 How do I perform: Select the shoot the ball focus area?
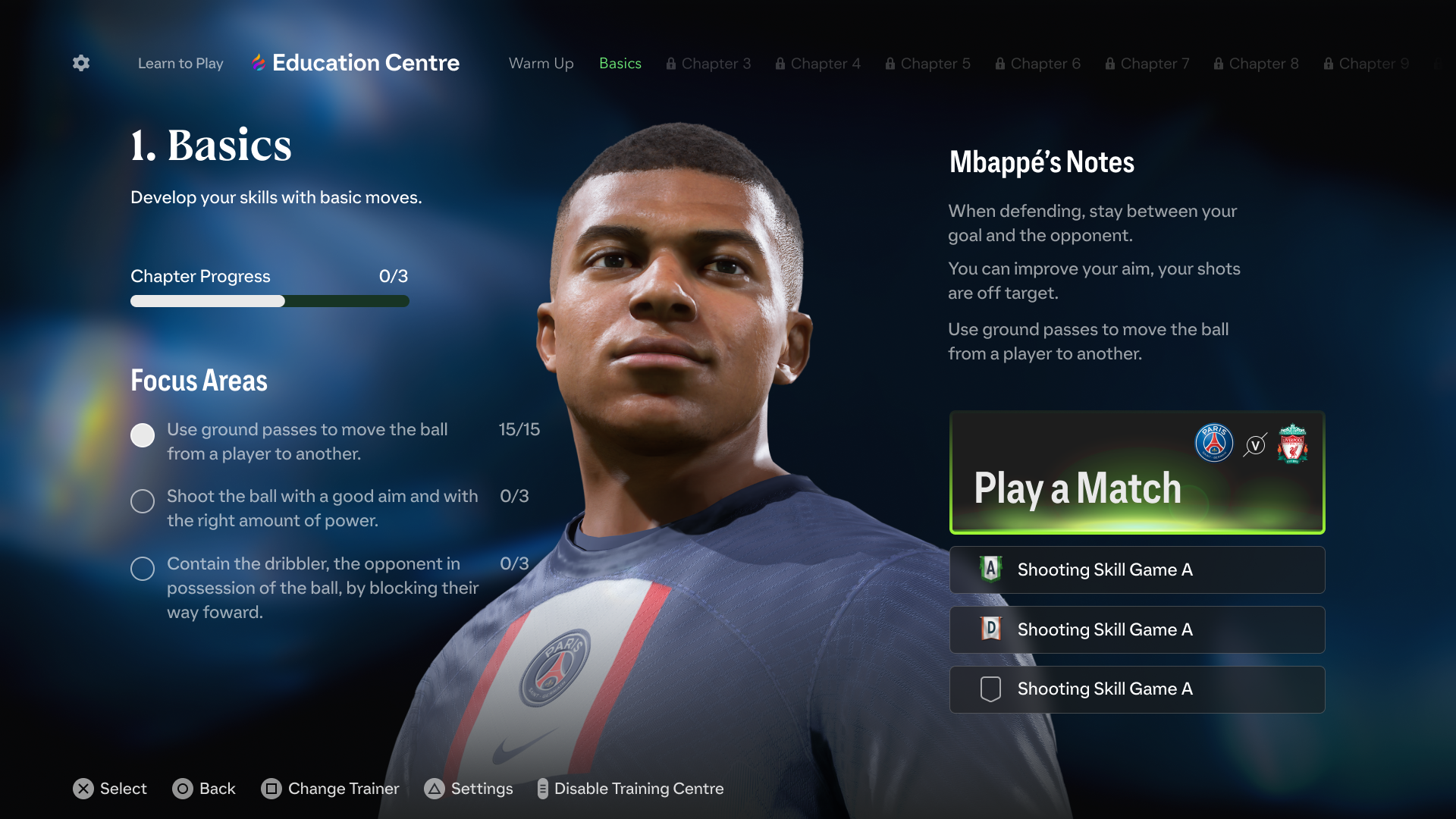point(322,508)
